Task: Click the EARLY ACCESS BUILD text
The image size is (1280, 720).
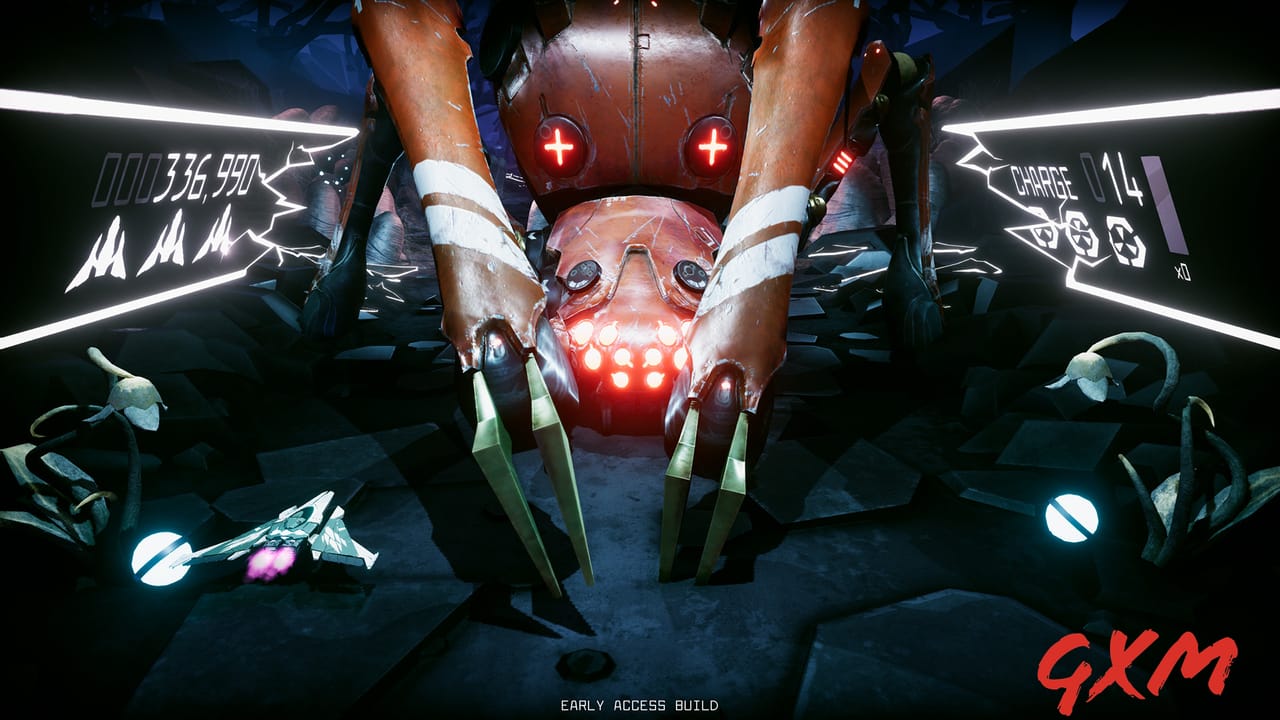Action: pos(640,706)
